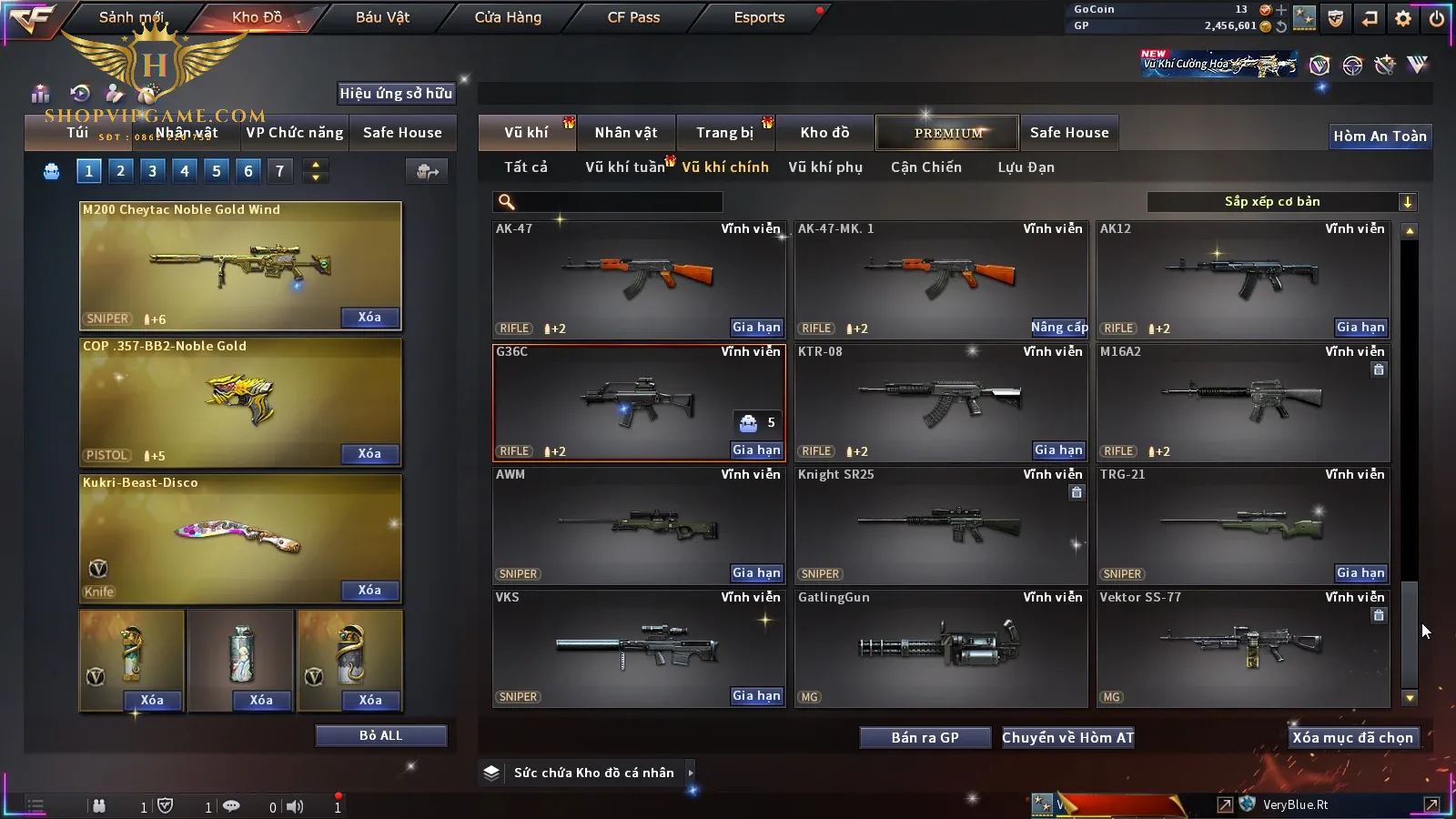Click the Bỏ ALL button
This screenshot has height=819, width=1456.
[380, 735]
